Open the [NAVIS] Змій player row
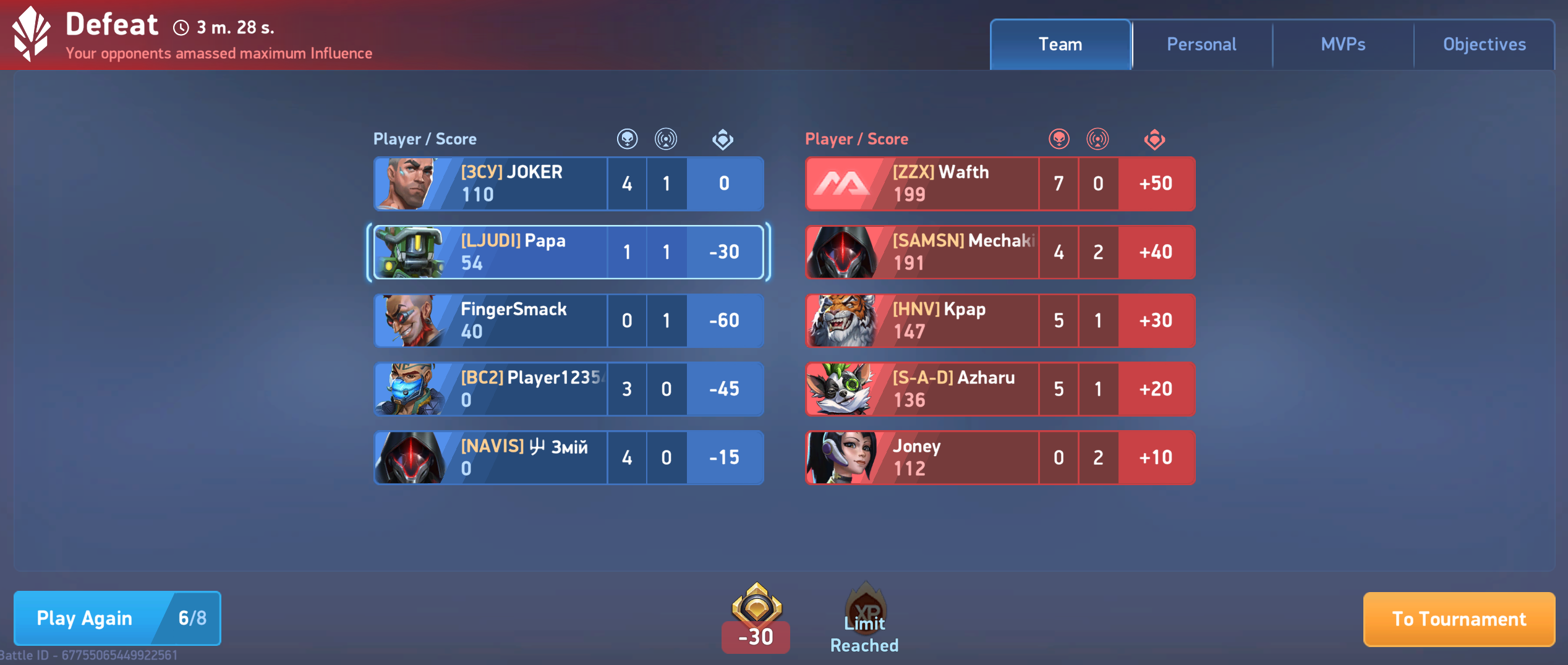Screen dimensions: 1568x665 click(568, 458)
